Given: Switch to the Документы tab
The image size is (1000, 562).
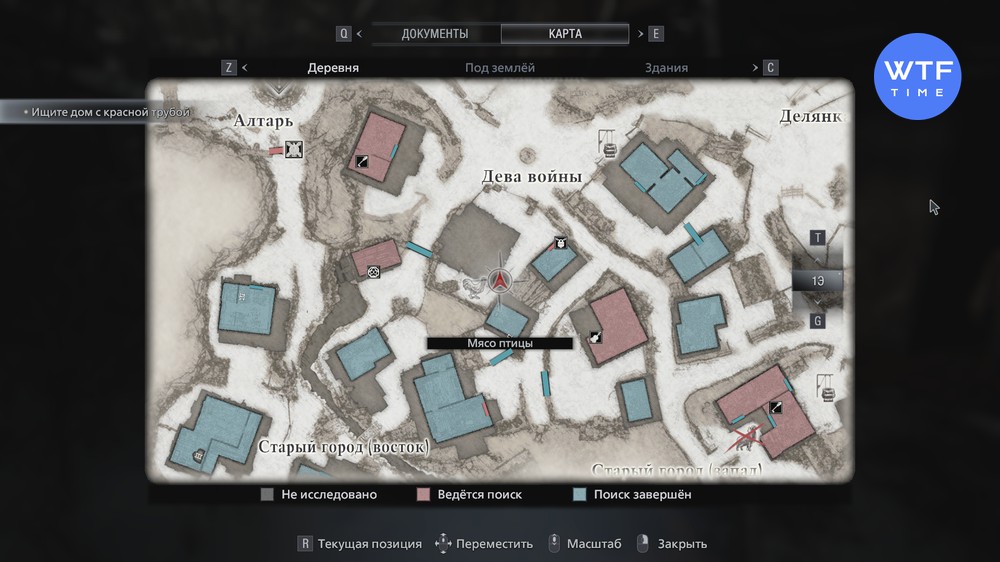Looking at the screenshot, I should 435,34.
